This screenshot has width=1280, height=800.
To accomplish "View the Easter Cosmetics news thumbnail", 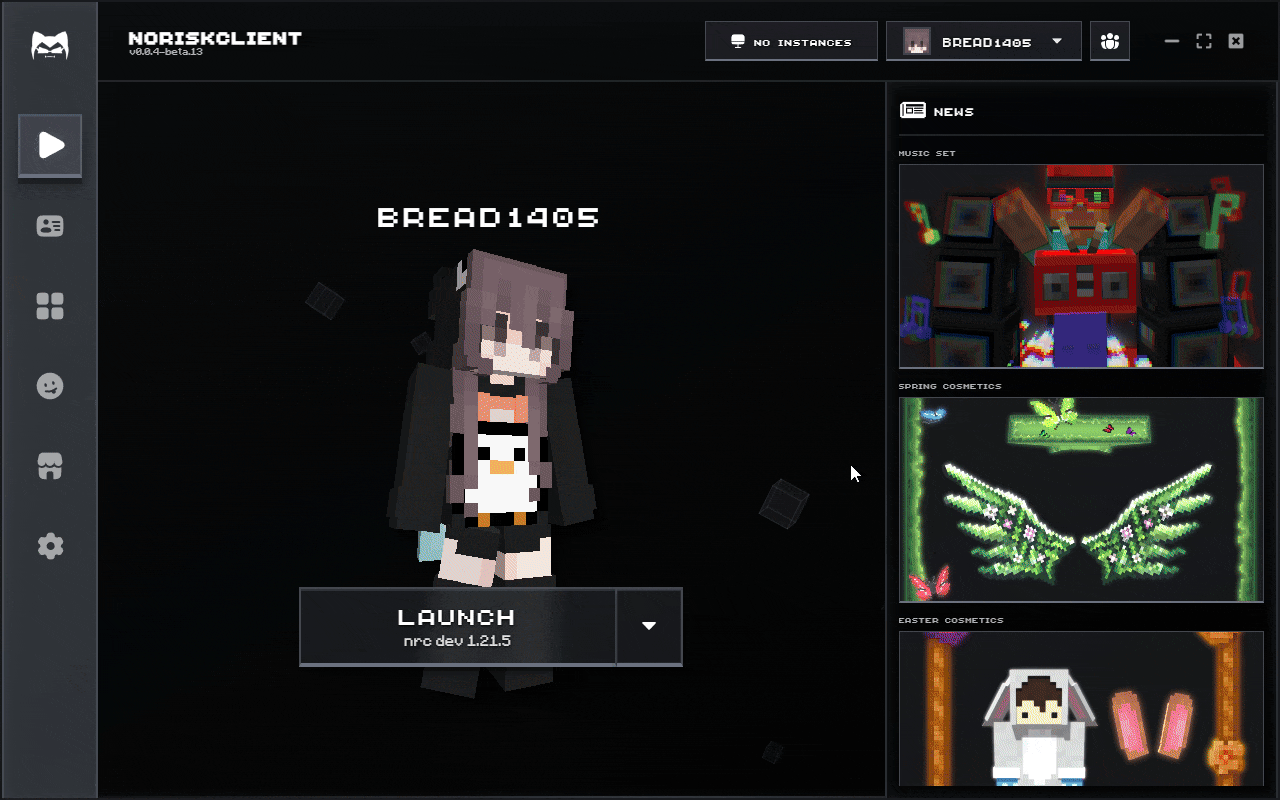I will click(1081, 708).
